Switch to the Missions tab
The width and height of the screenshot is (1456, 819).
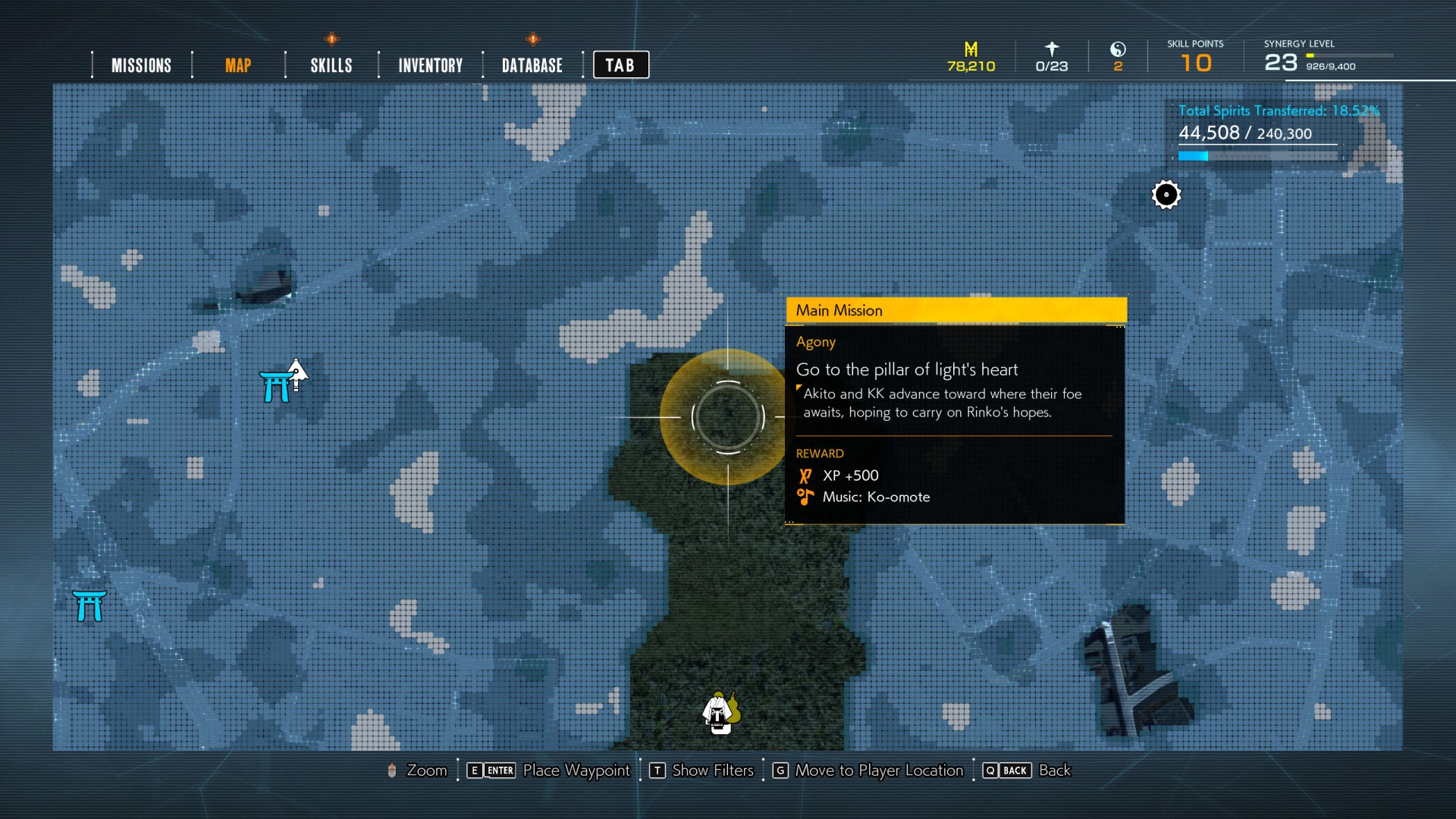[x=141, y=65]
